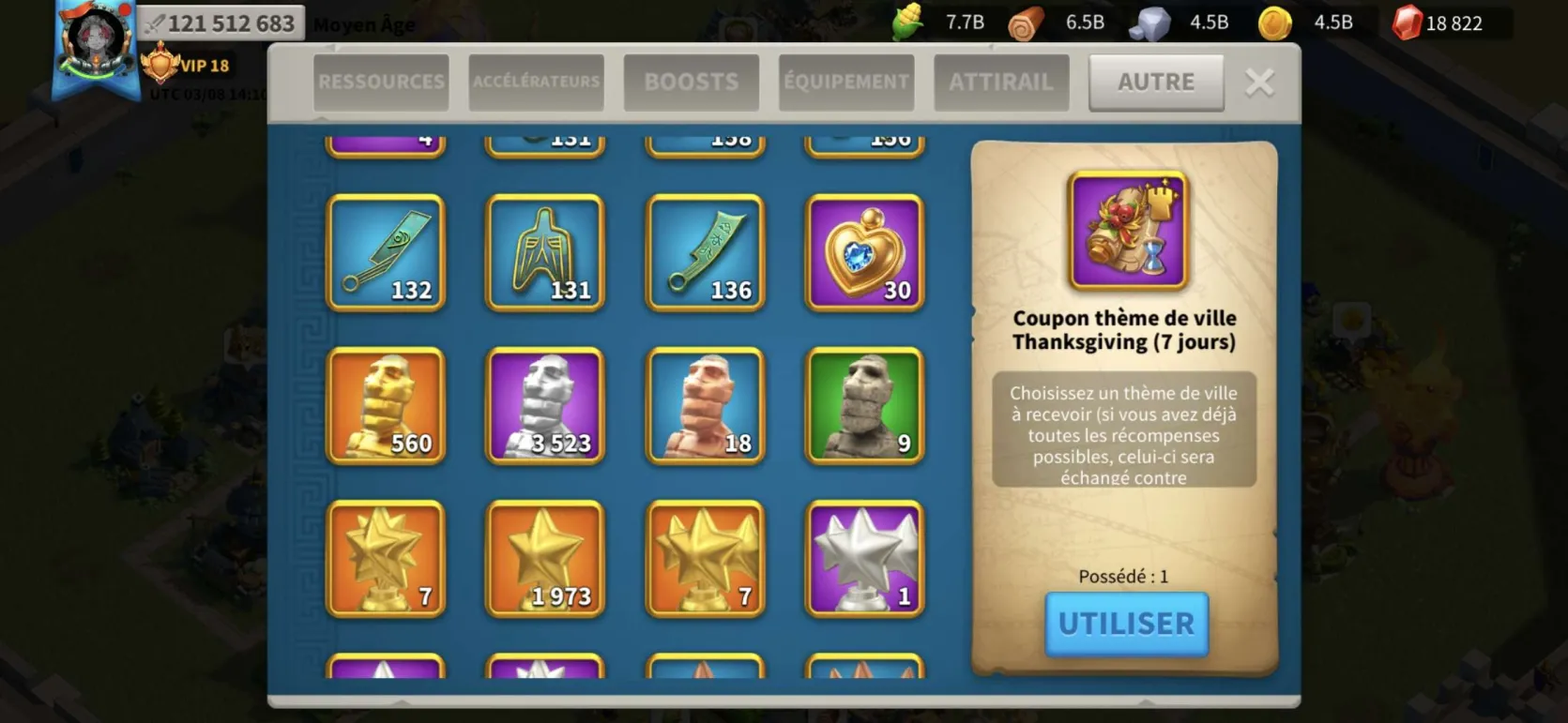
Task: Open the VIP 18 badge
Action: click(x=186, y=66)
